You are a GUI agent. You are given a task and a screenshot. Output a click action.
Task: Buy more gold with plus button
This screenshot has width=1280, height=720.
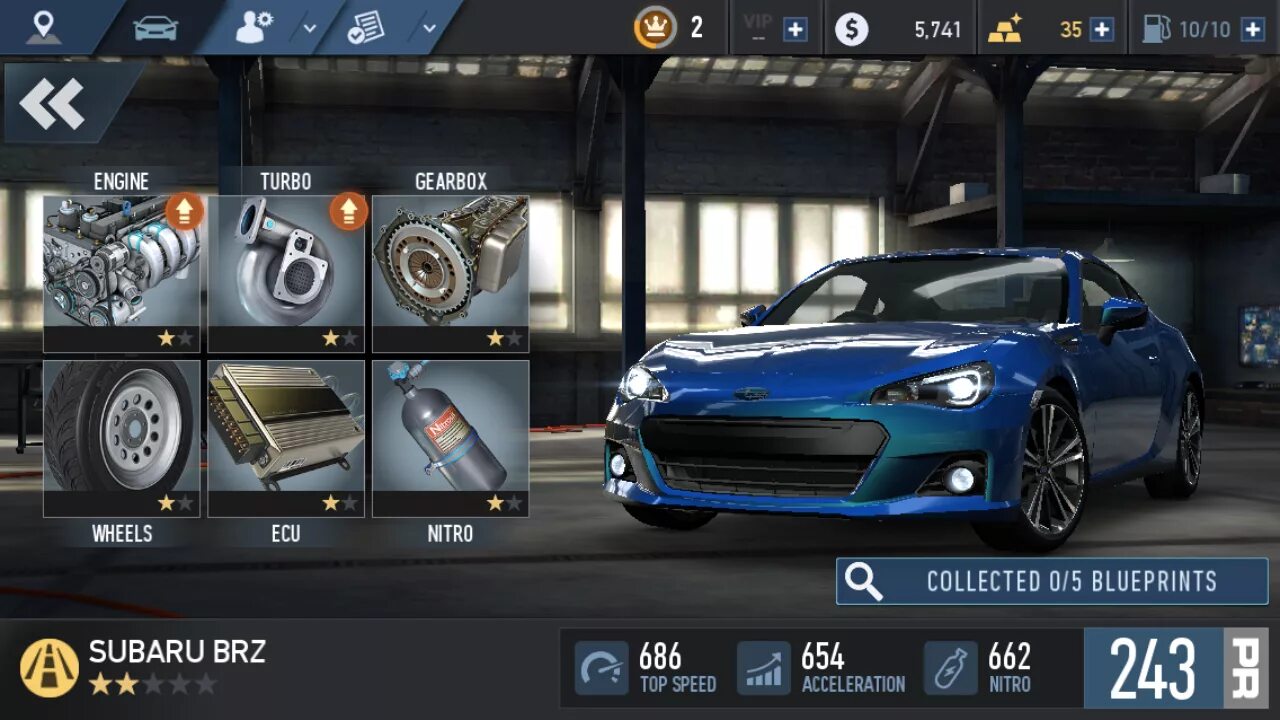tap(1101, 29)
